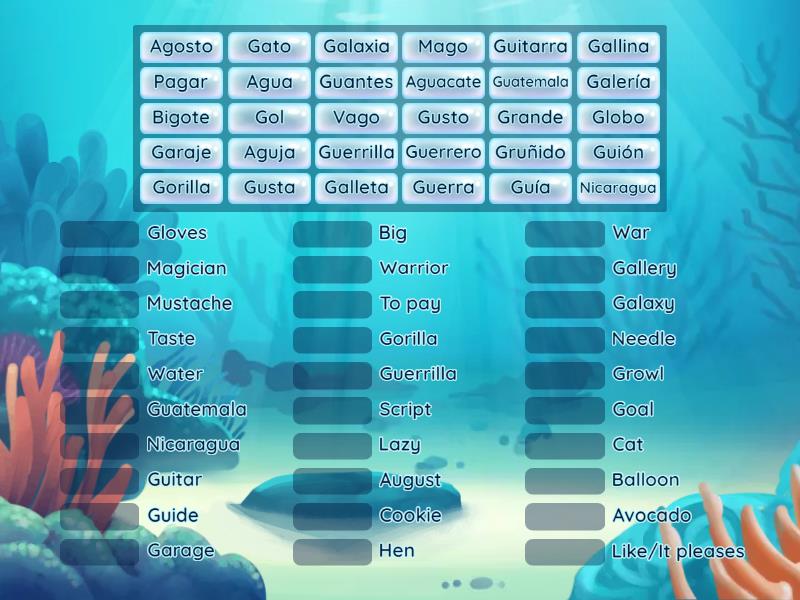Choose the Aguacate tile

coord(443,82)
